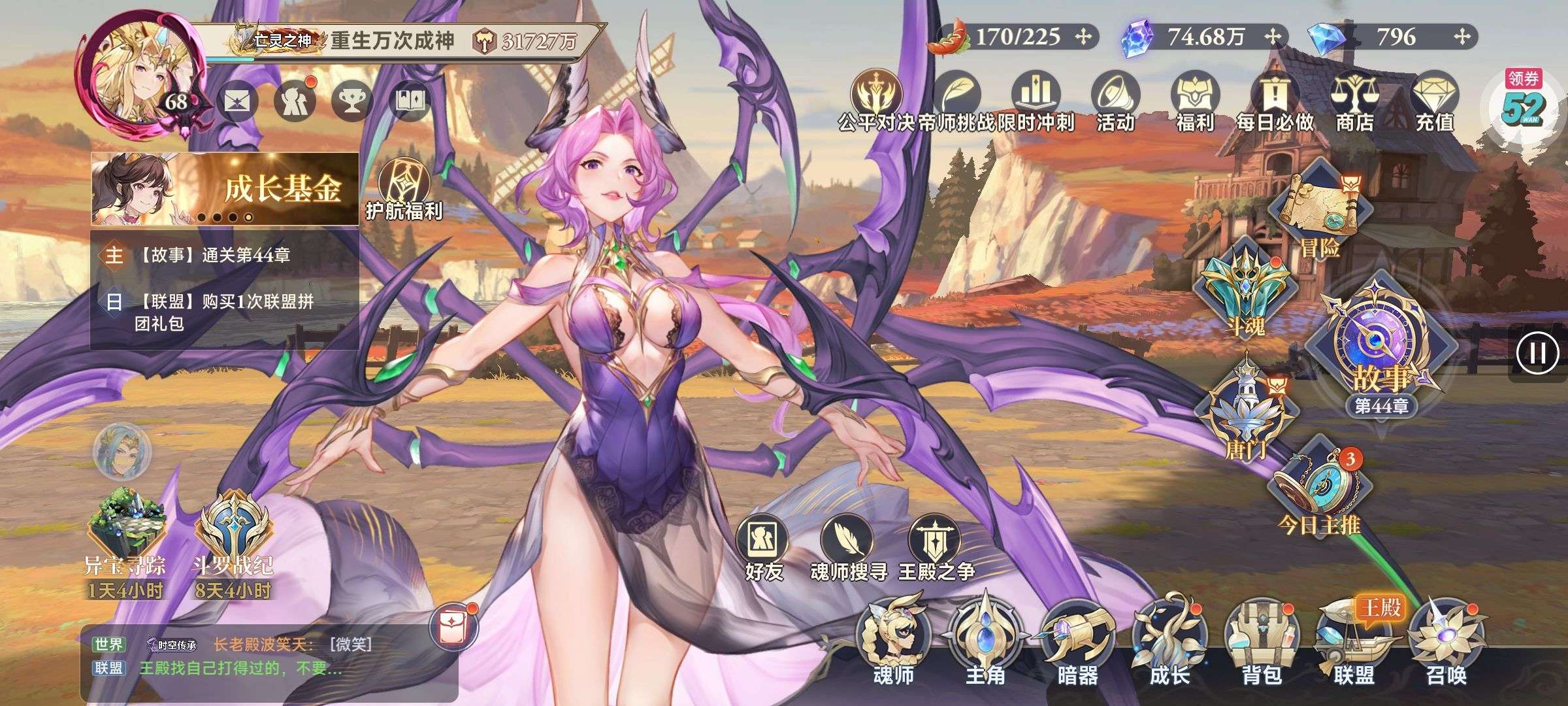Open the 好友 friends list

click(764, 549)
